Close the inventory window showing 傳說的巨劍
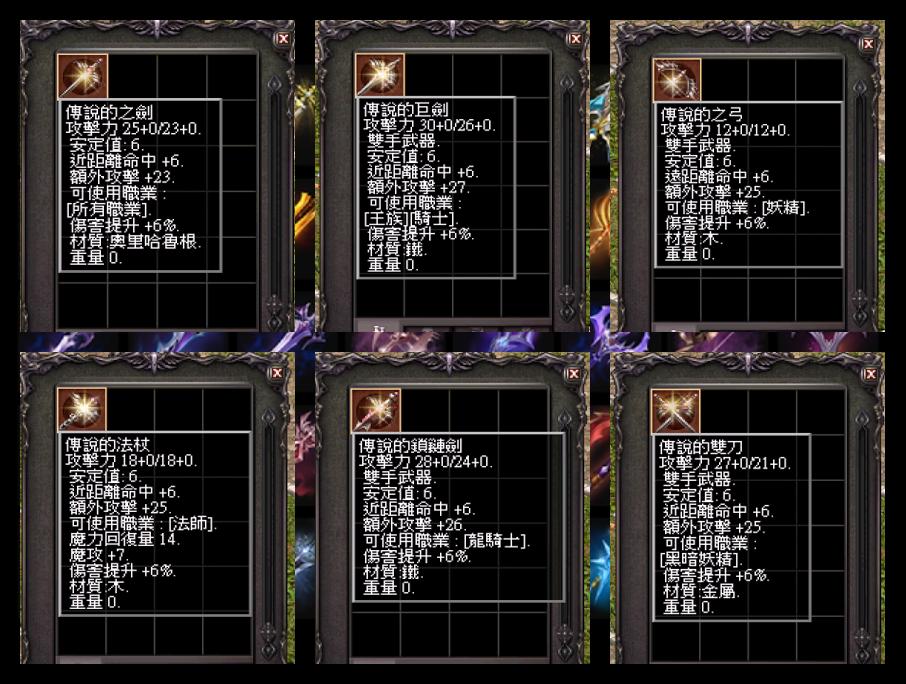Image resolution: width=906 pixels, height=684 pixels. (x=574, y=38)
